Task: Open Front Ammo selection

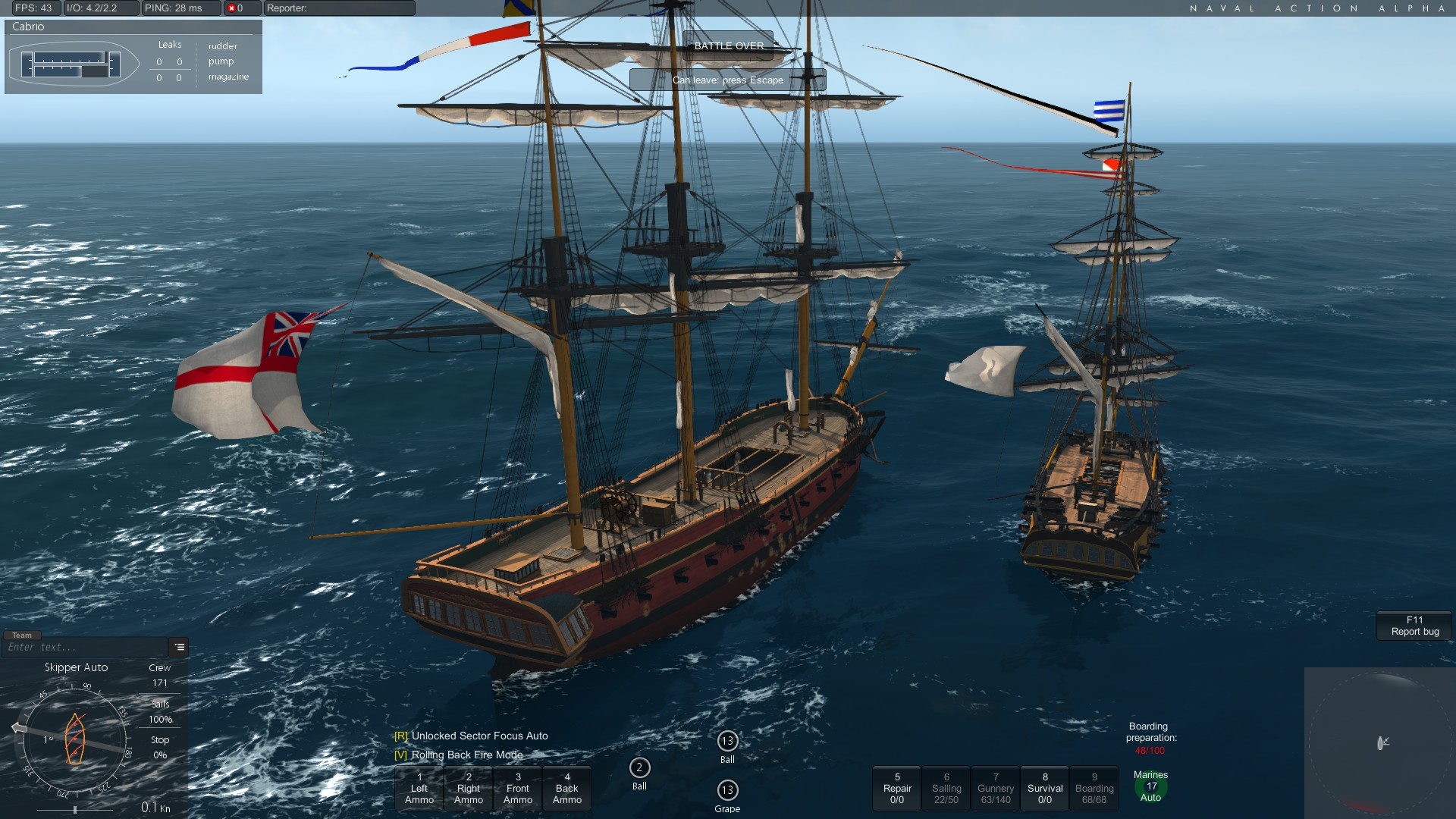Action: (518, 789)
